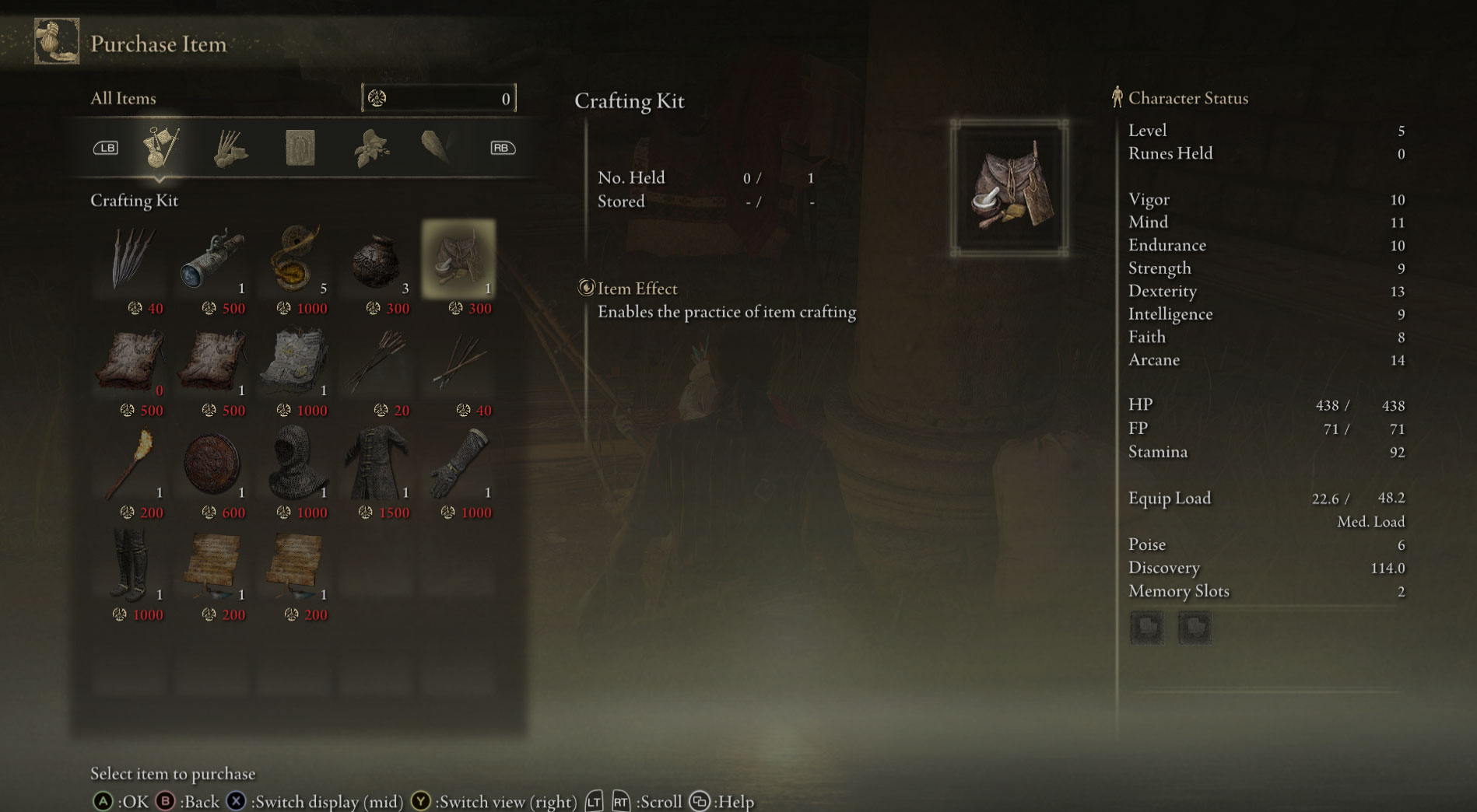The image size is (1477, 812).
Task: Select the All Items category tab
Action: coord(162,148)
